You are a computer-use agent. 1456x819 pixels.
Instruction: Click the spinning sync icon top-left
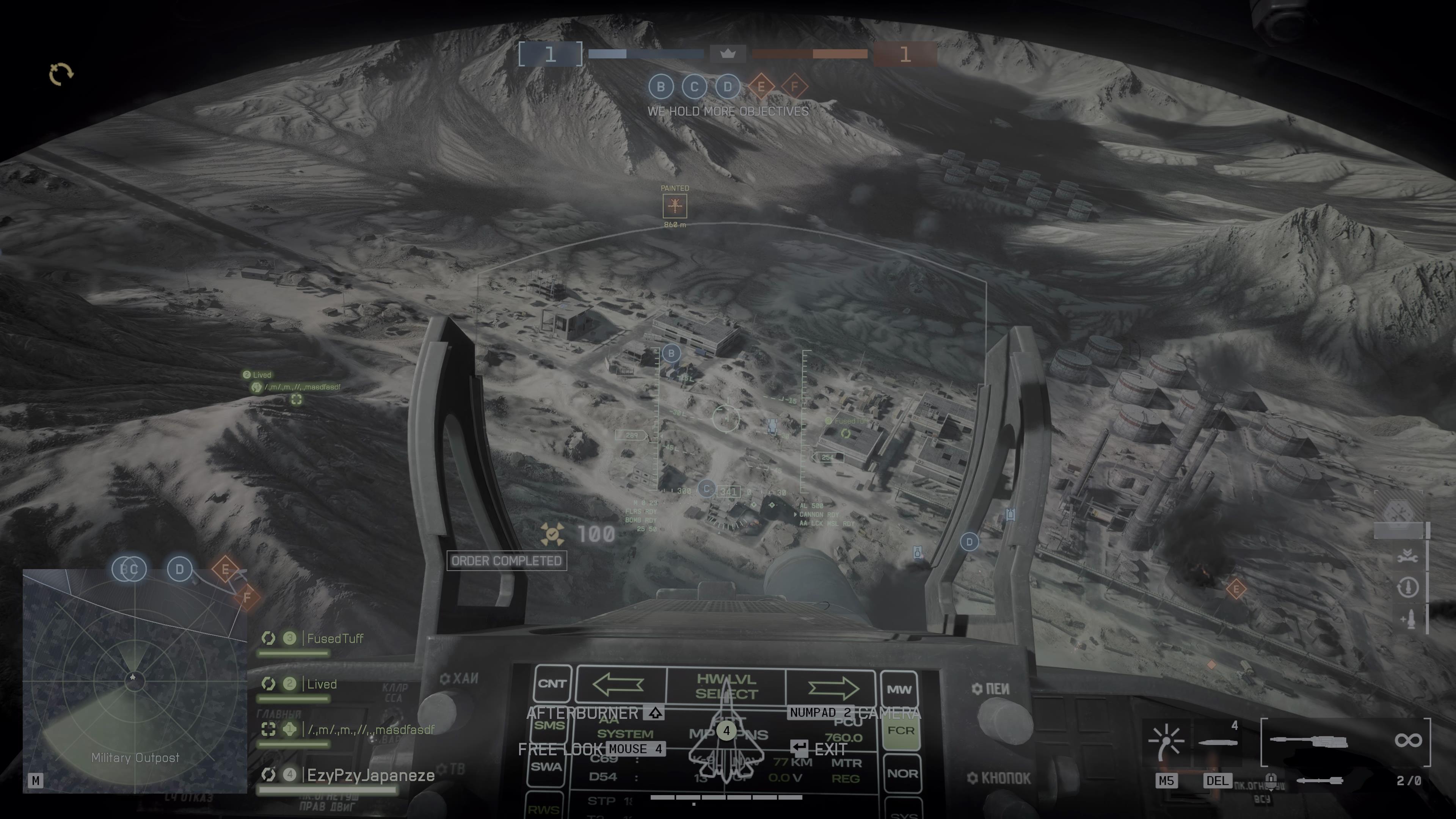61,74
